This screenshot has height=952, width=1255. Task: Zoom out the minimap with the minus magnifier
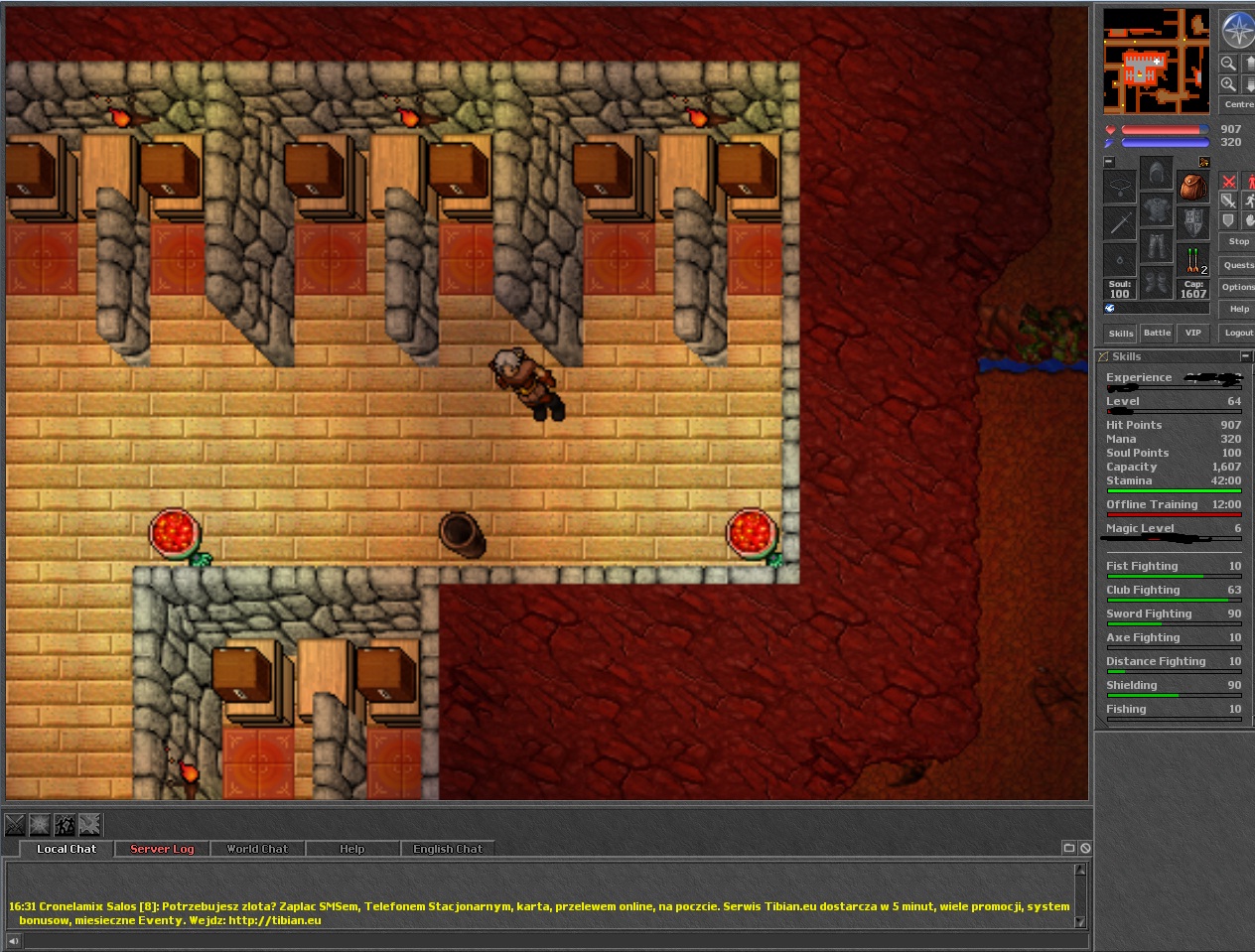[x=1228, y=64]
